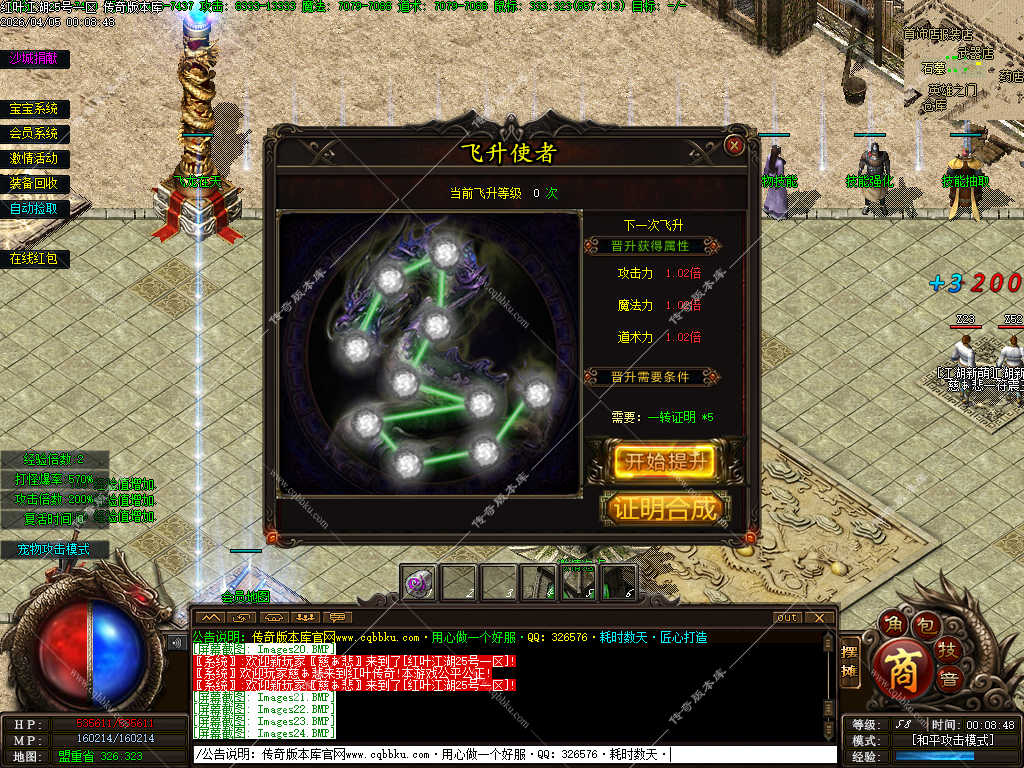Click the 开始提升 button
Viewport: 1024px width, 768px height.
(665, 461)
